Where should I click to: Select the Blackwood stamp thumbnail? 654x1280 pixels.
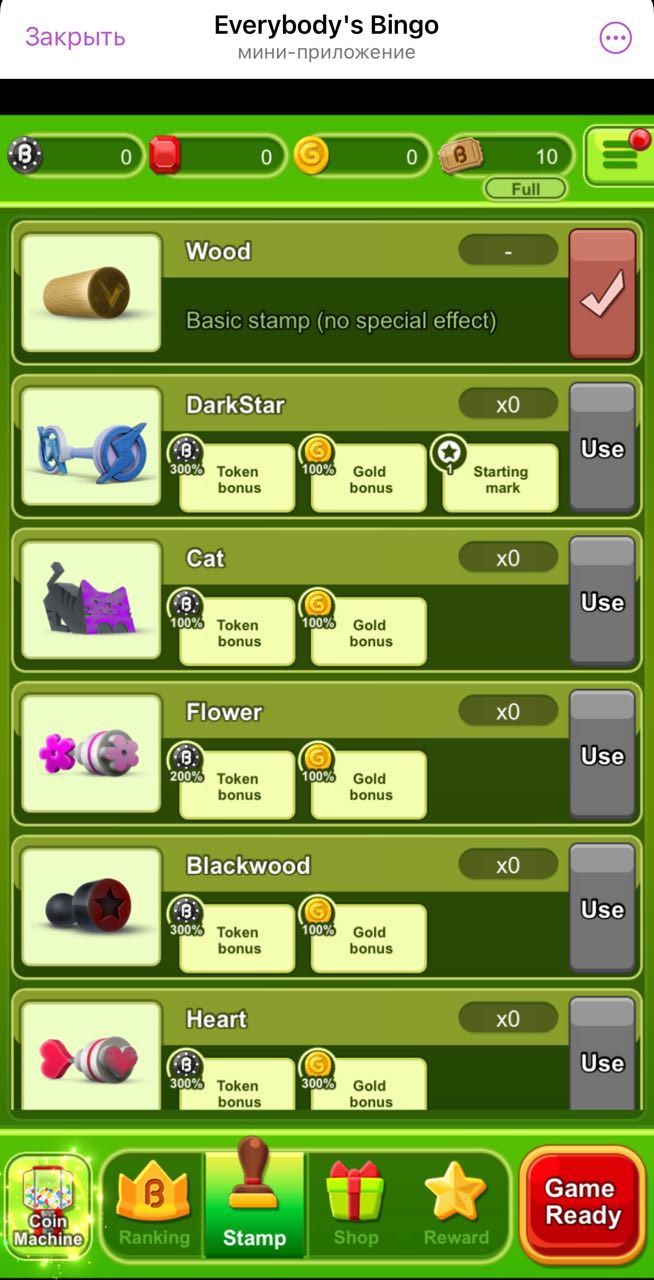pyautogui.click(x=91, y=907)
